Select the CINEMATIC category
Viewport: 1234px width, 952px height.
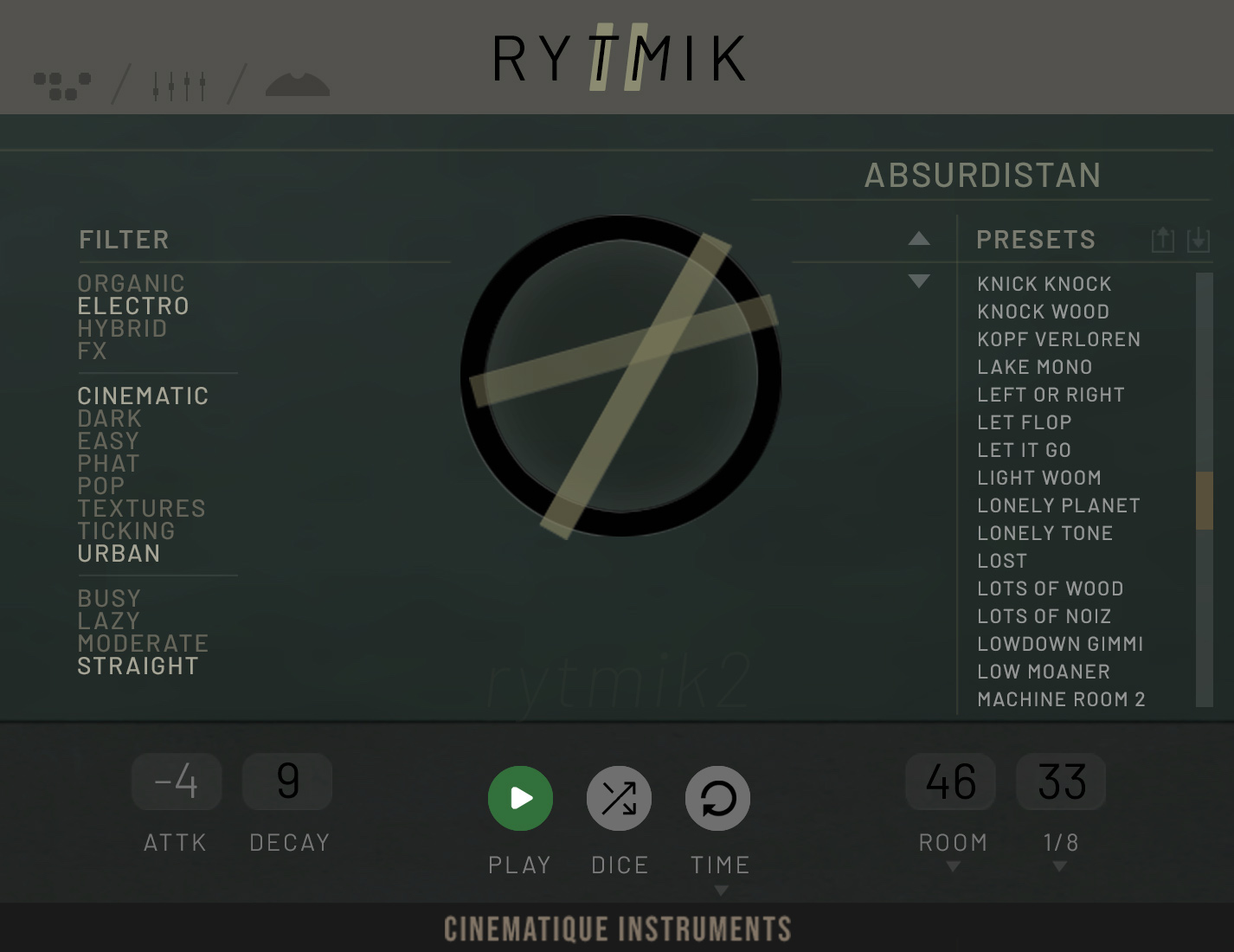point(143,396)
